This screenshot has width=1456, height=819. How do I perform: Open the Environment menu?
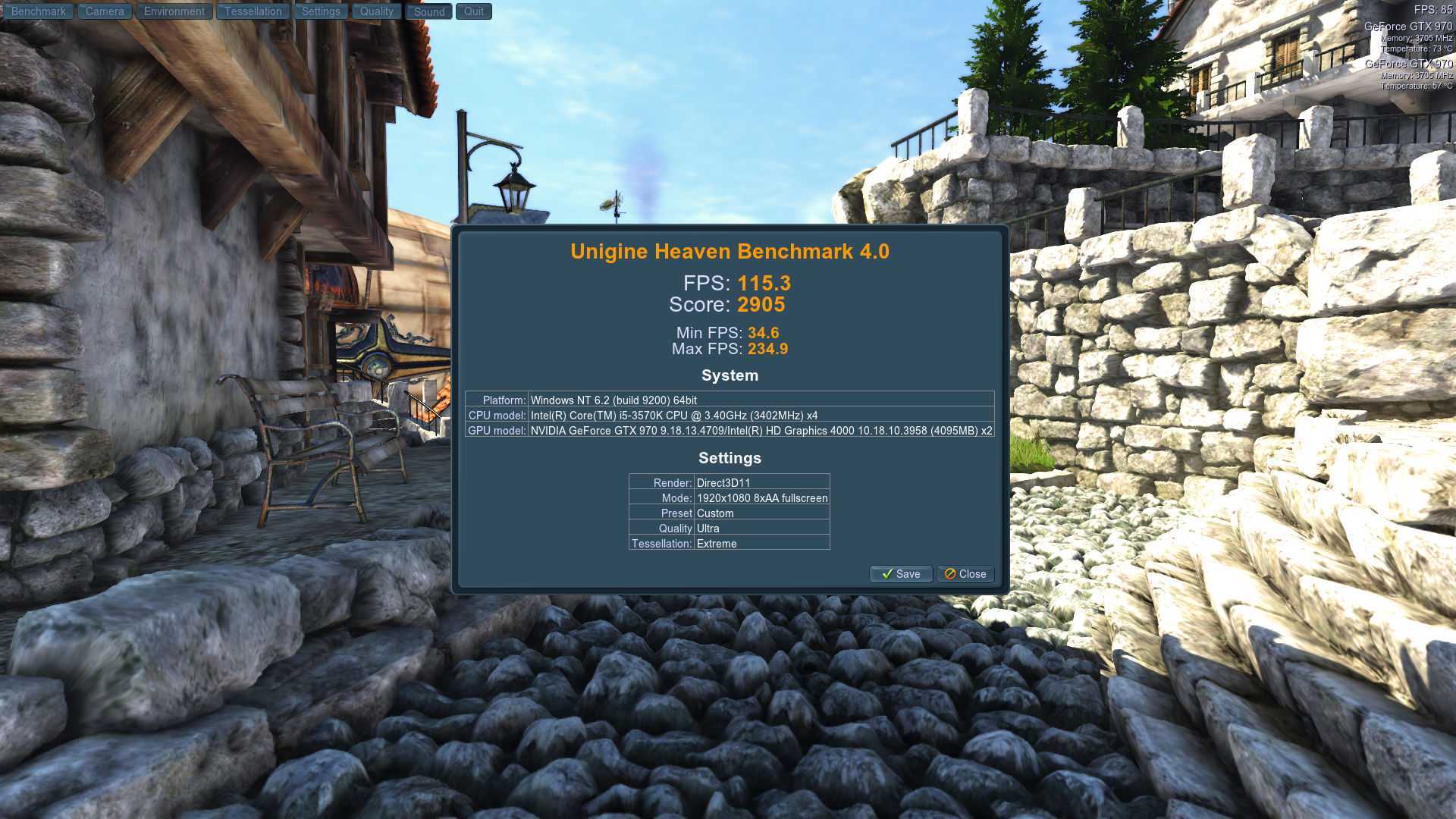point(174,11)
